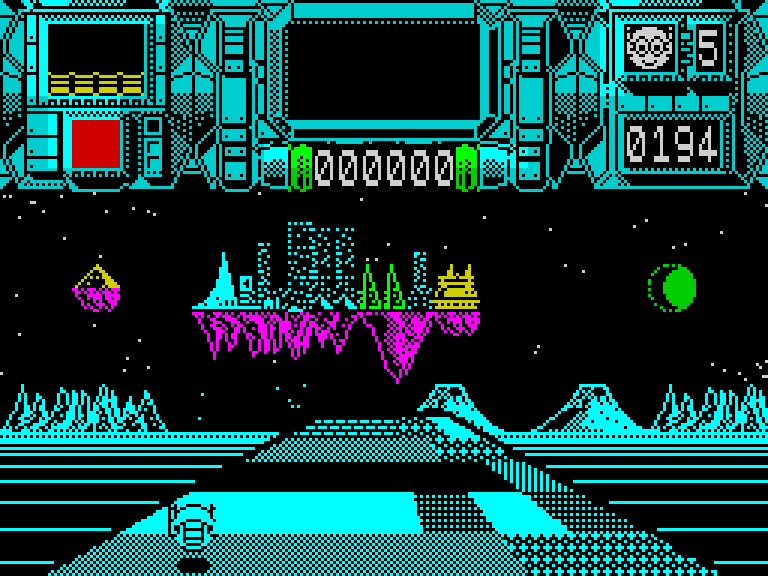The height and width of the screenshot is (576, 768).
Task: Select the yellow gauge monitor display
Action: 96,60
